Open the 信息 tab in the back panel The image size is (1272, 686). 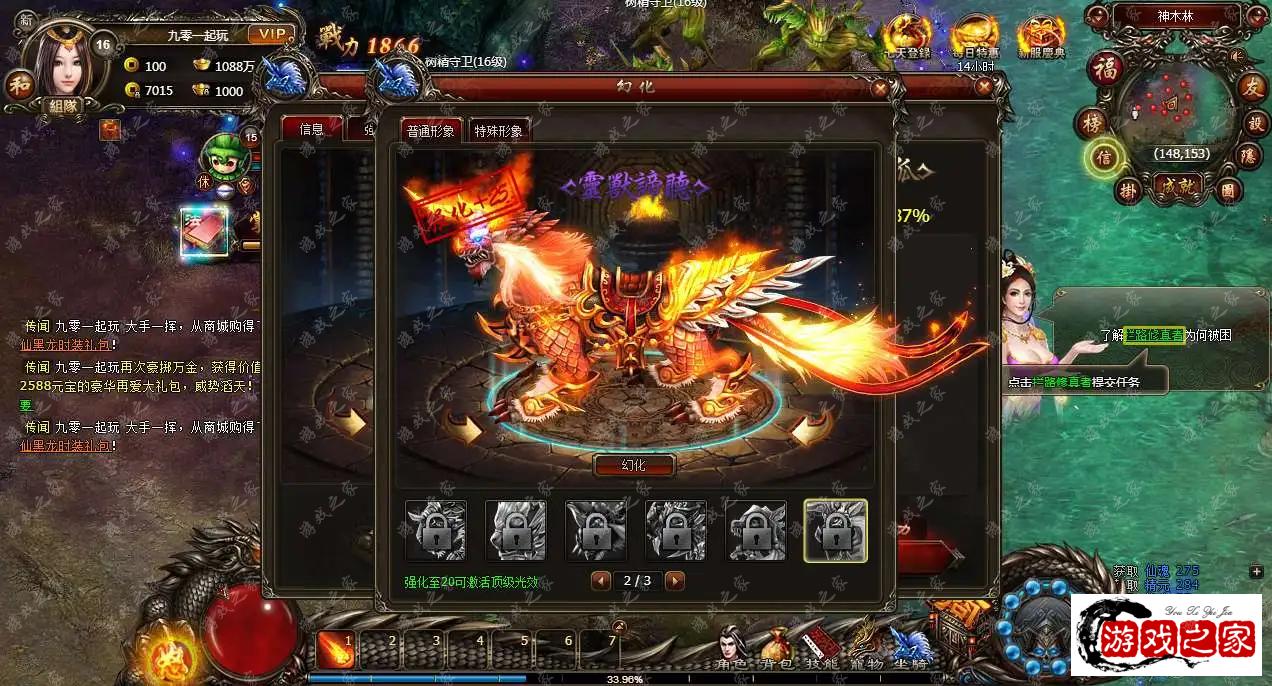[x=311, y=129]
